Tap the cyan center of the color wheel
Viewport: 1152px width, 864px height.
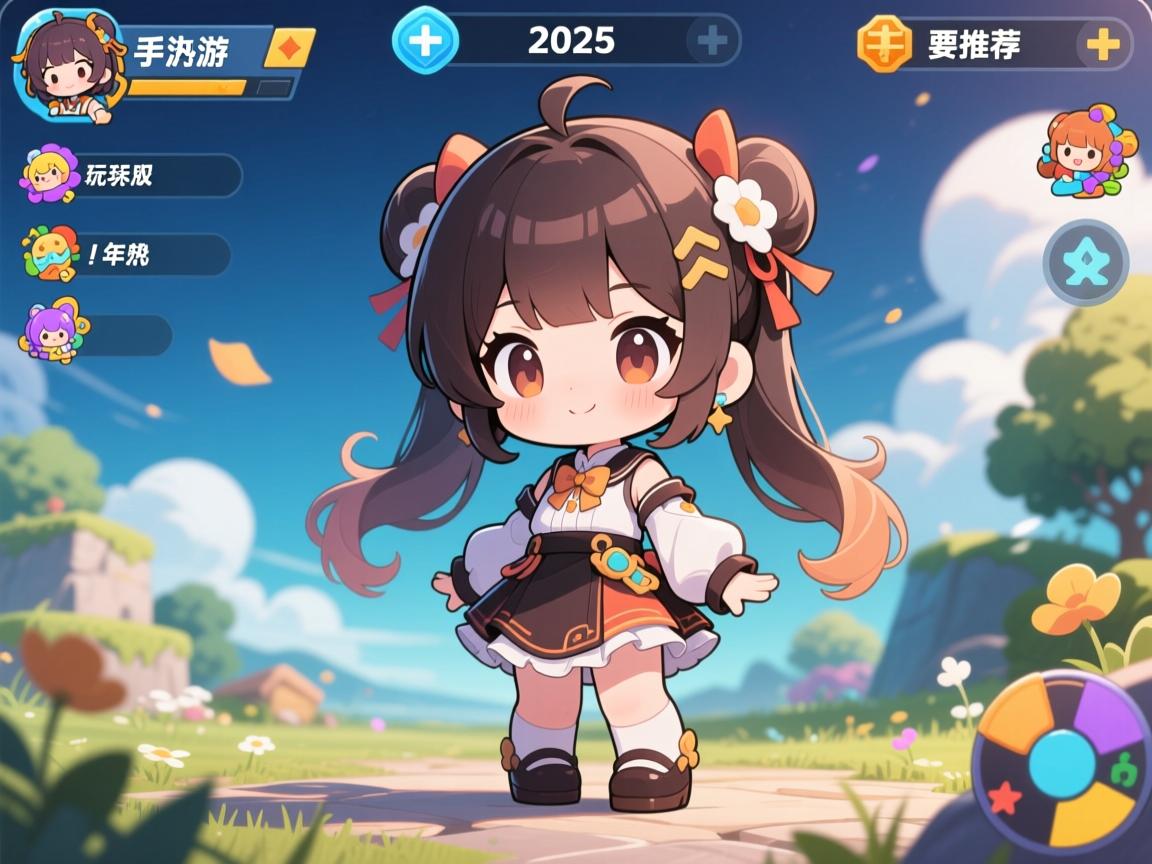(1062, 762)
